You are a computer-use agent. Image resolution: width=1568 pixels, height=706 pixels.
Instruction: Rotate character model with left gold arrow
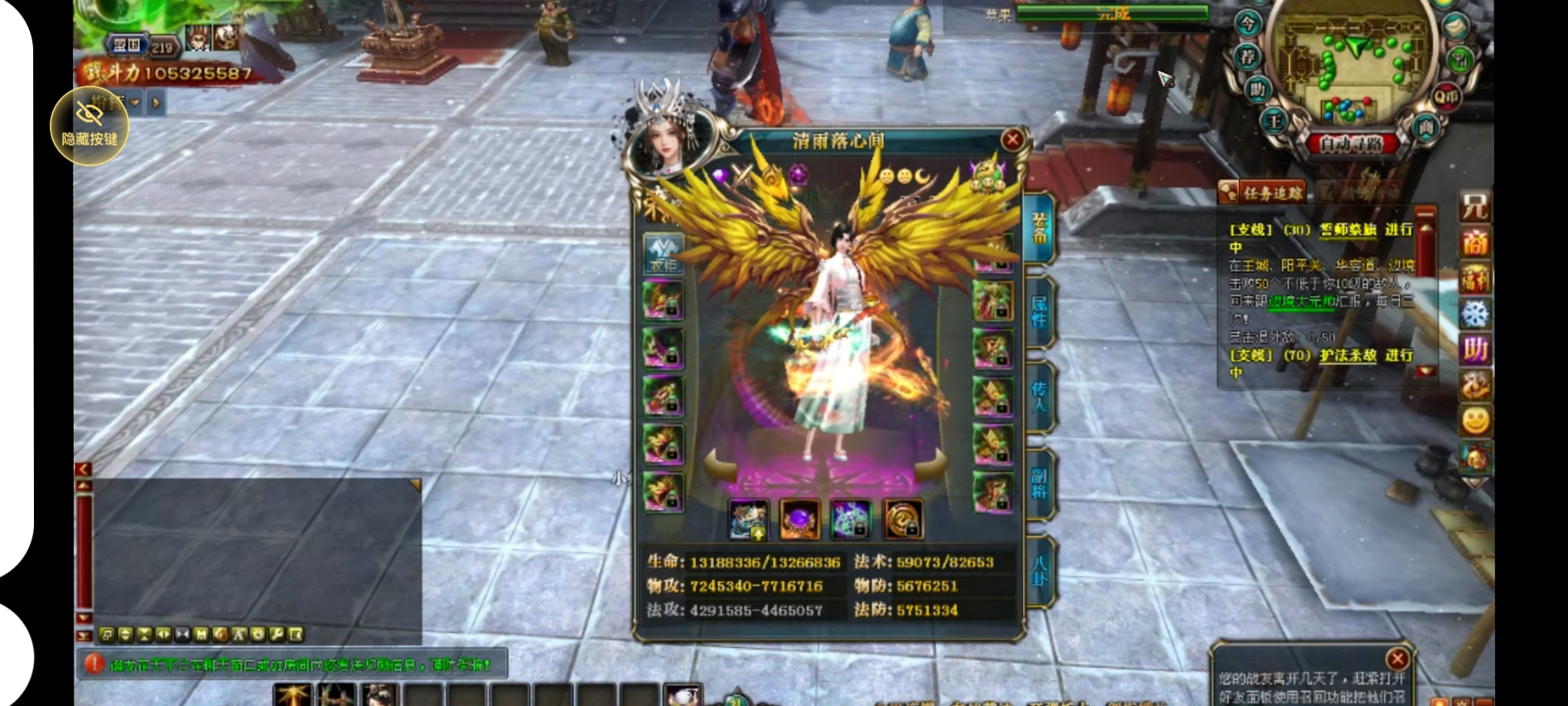[720, 464]
